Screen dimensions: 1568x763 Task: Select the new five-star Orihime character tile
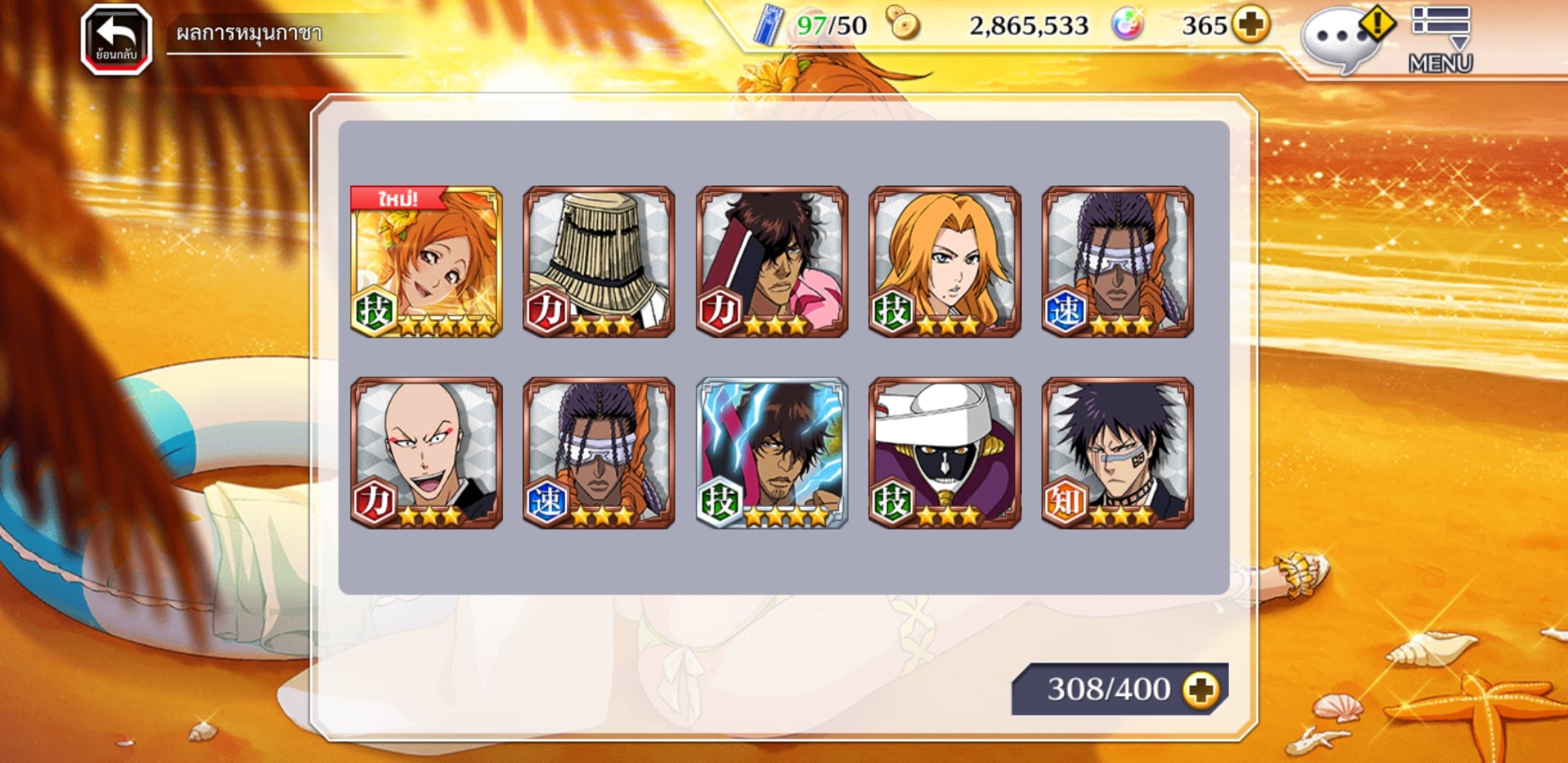tap(427, 261)
